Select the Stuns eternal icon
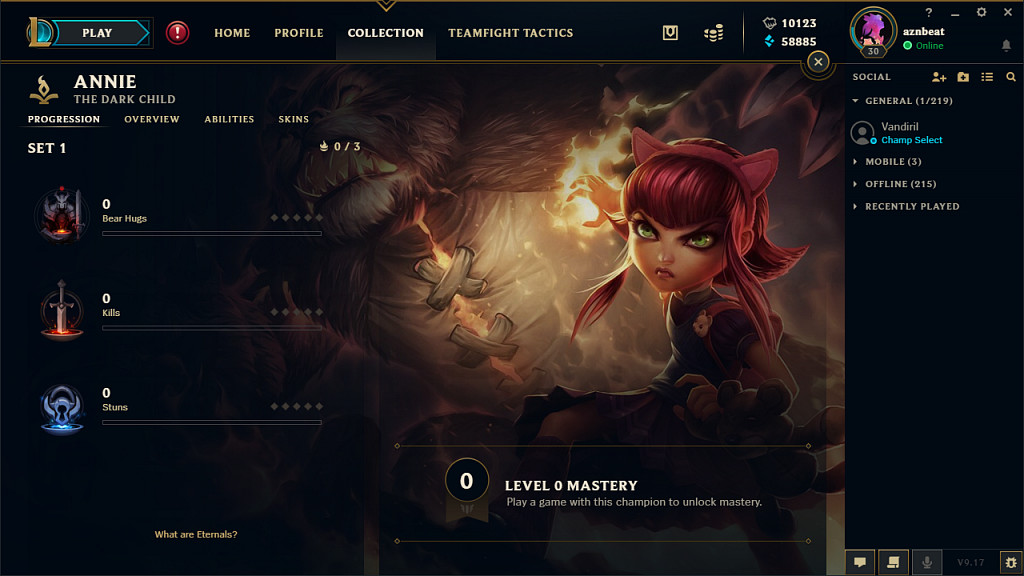Viewport: 1024px width, 576px height. click(x=62, y=409)
